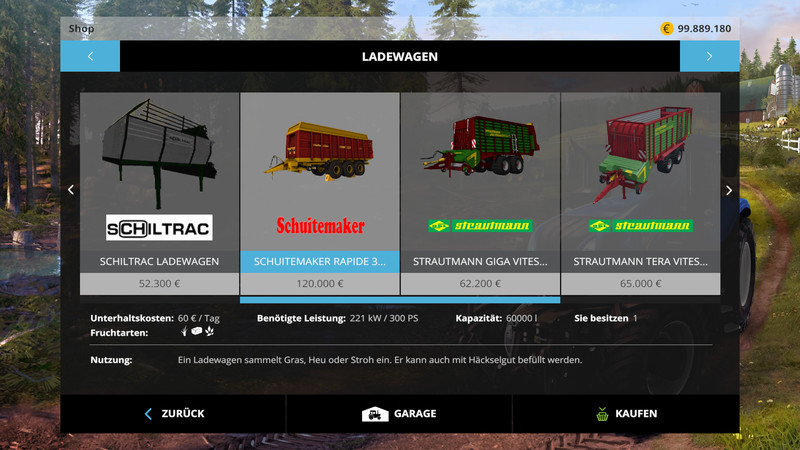Go back with the Zurück button

click(x=173, y=413)
